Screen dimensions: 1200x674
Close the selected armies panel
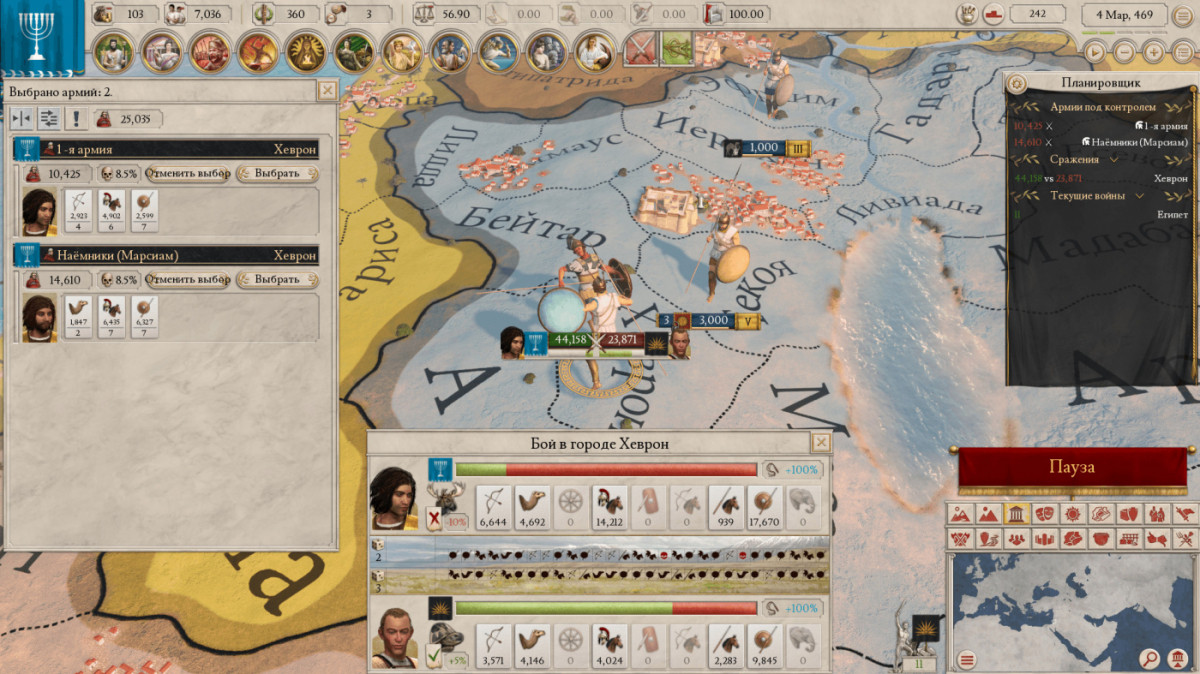point(326,90)
